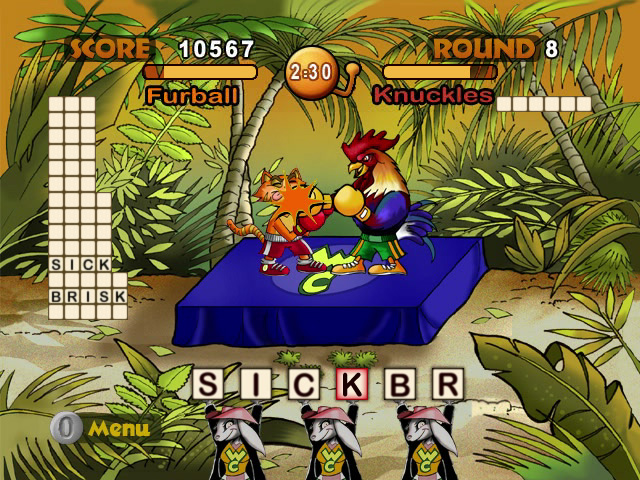Screen dimensions: 640x480
Task: Select the letter S tile
Action: point(207,383)
